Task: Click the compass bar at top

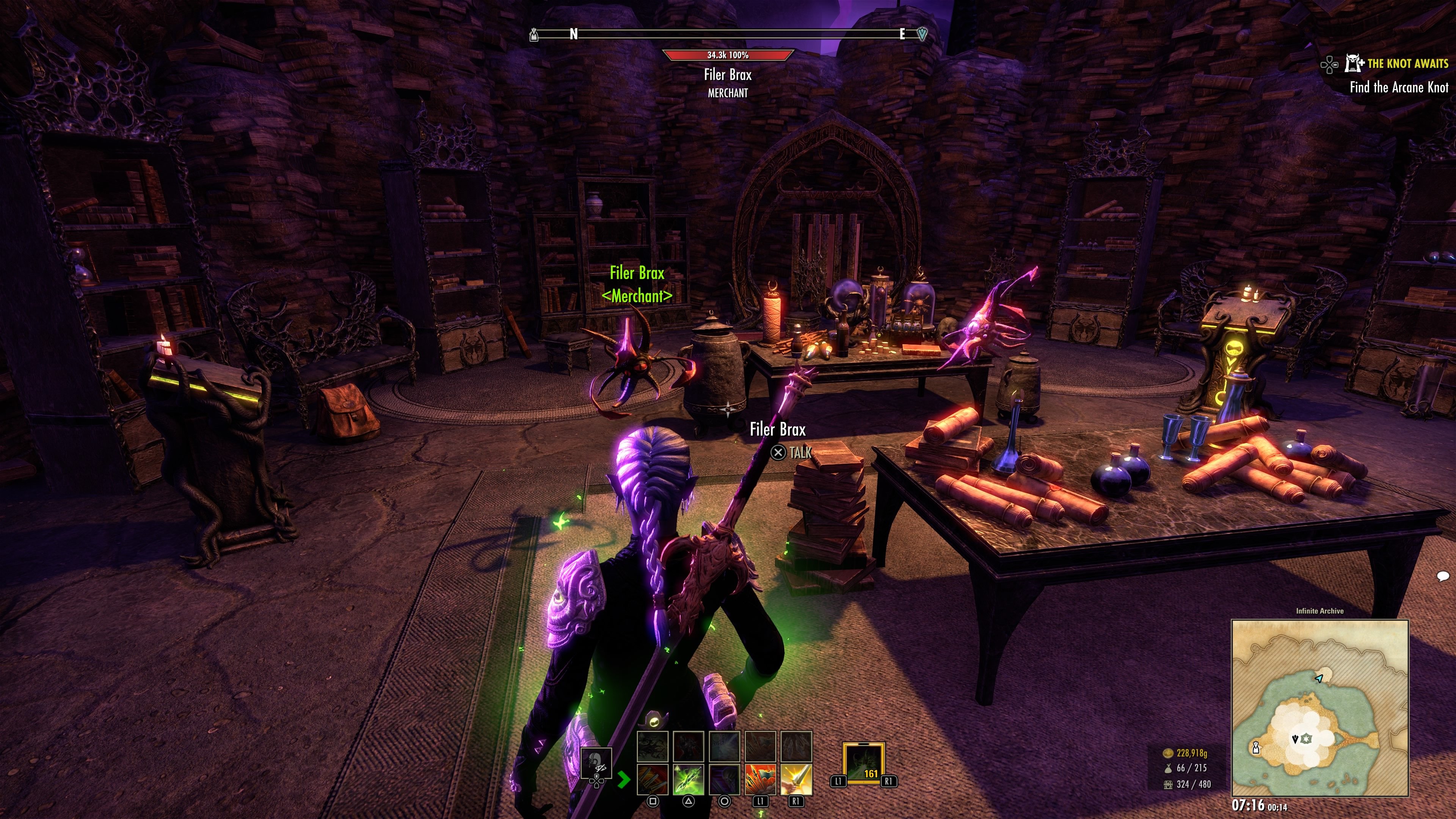Action: tap(728, 35)
